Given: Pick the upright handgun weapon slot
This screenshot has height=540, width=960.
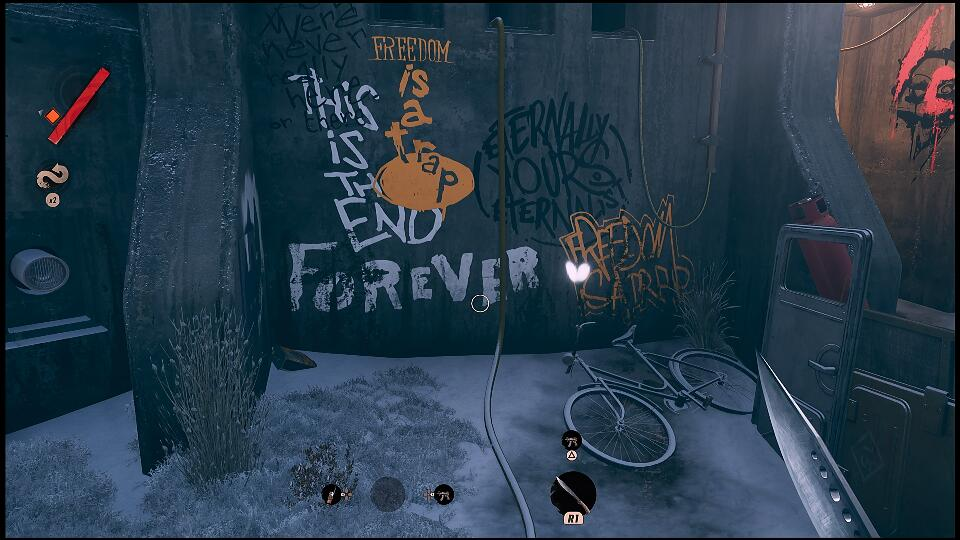Looking at the screenshot, I should coord(331,493).
